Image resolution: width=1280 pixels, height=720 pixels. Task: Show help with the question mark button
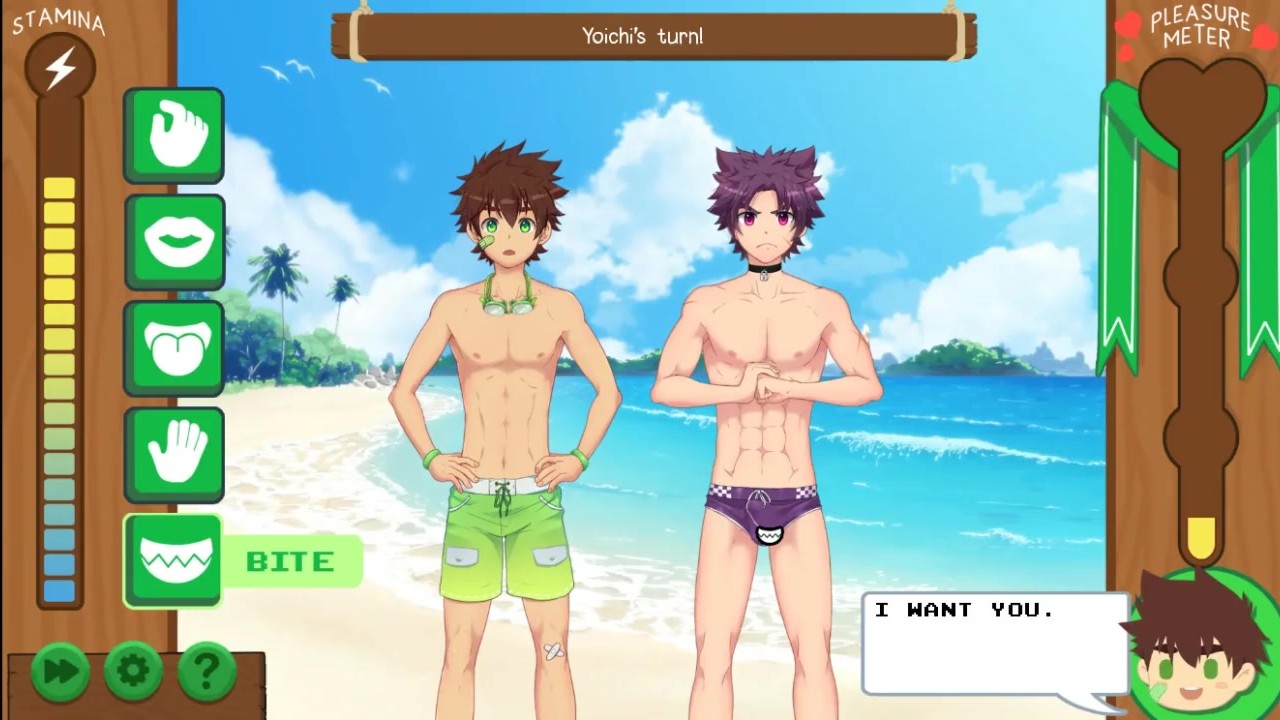point(206,670)
